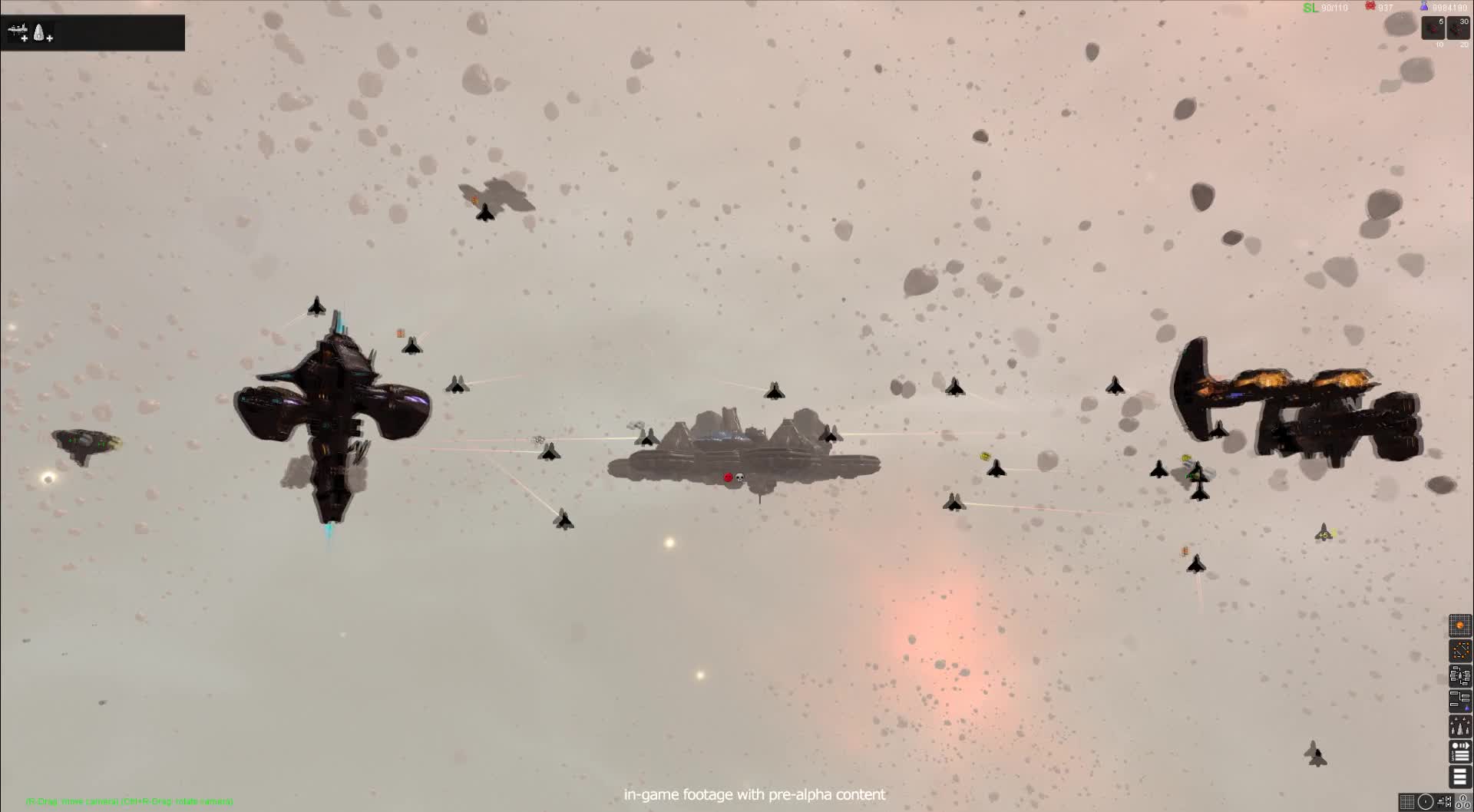This screenshot has height=812, width=1474.
Task: Select the capital ship icon in top-left panel
Action: pos(15,28)
